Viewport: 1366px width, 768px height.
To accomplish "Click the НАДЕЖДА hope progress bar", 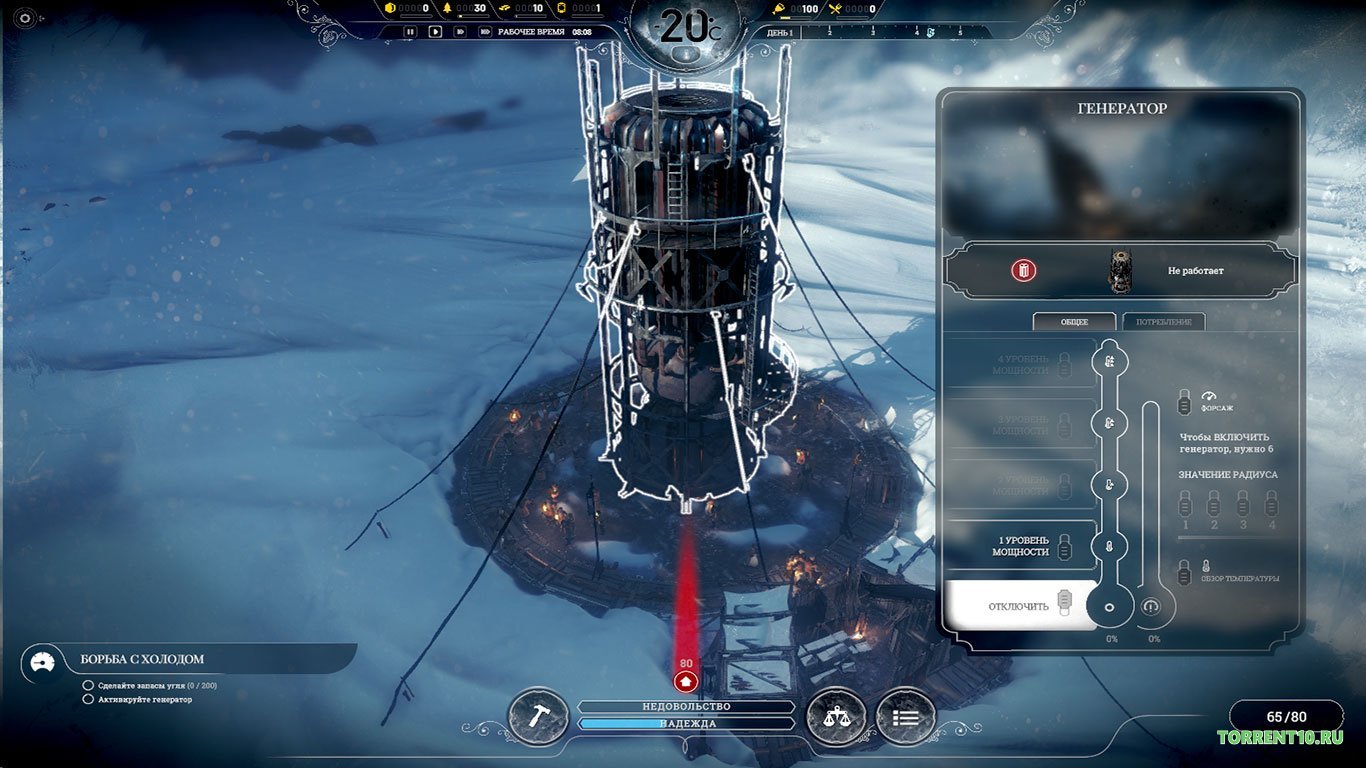I will click(x=686, y=722).
